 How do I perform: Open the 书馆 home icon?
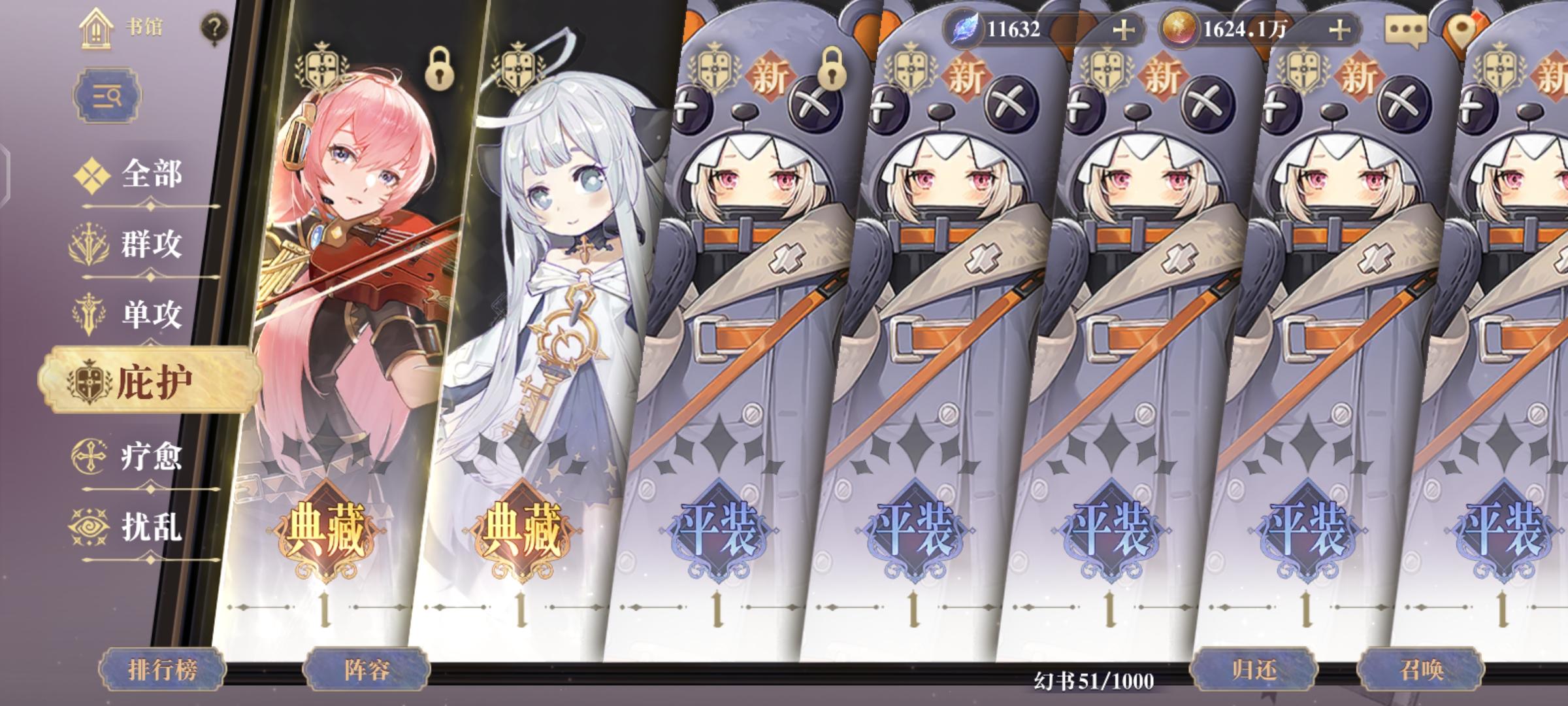[x=95, y=29]
